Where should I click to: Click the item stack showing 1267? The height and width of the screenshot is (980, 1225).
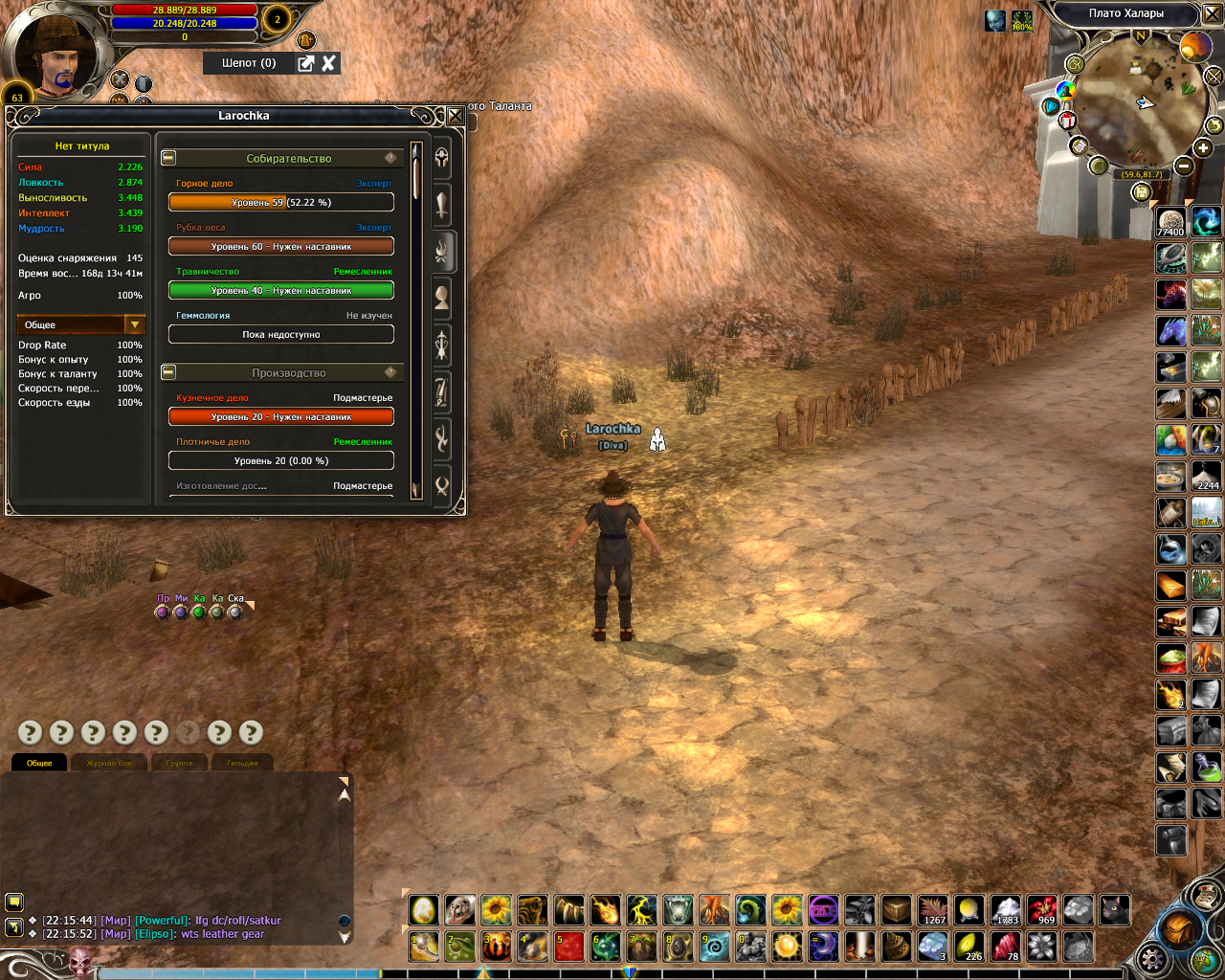(932, 910)
